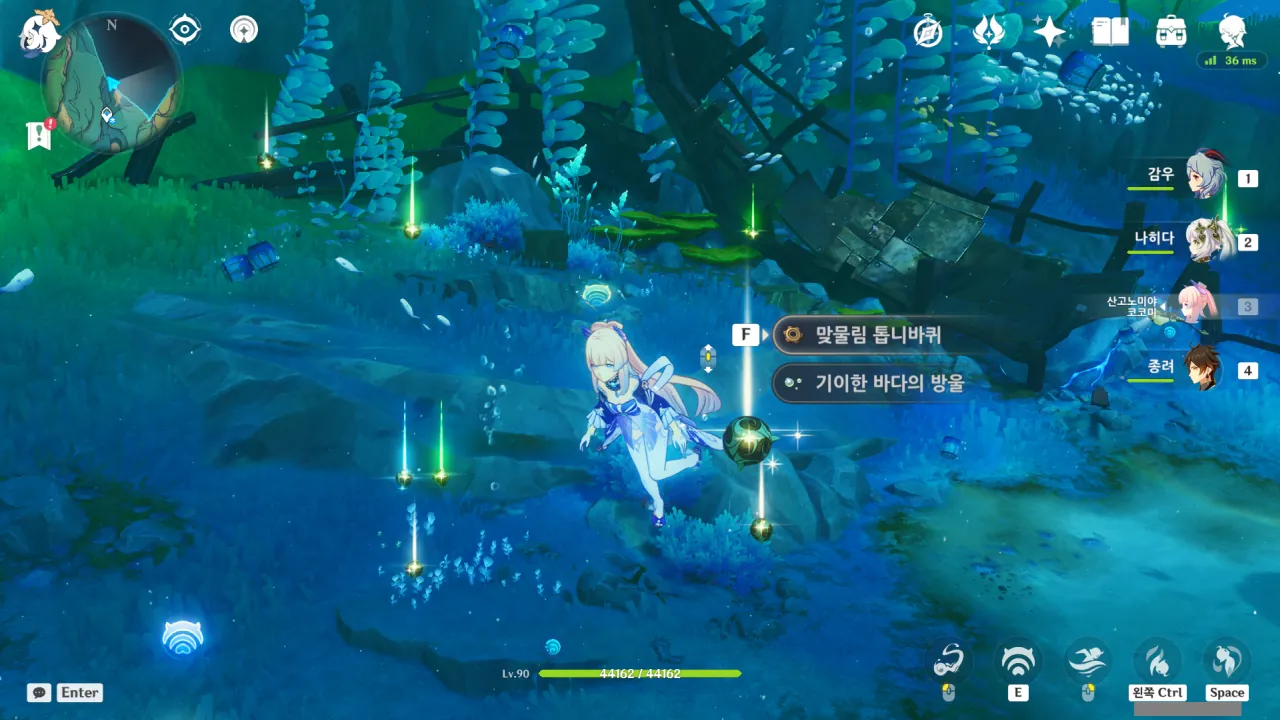This screenshot has width=1280, height=720.
Task: Open the winged emblem icon
Action: coord(989,32)
